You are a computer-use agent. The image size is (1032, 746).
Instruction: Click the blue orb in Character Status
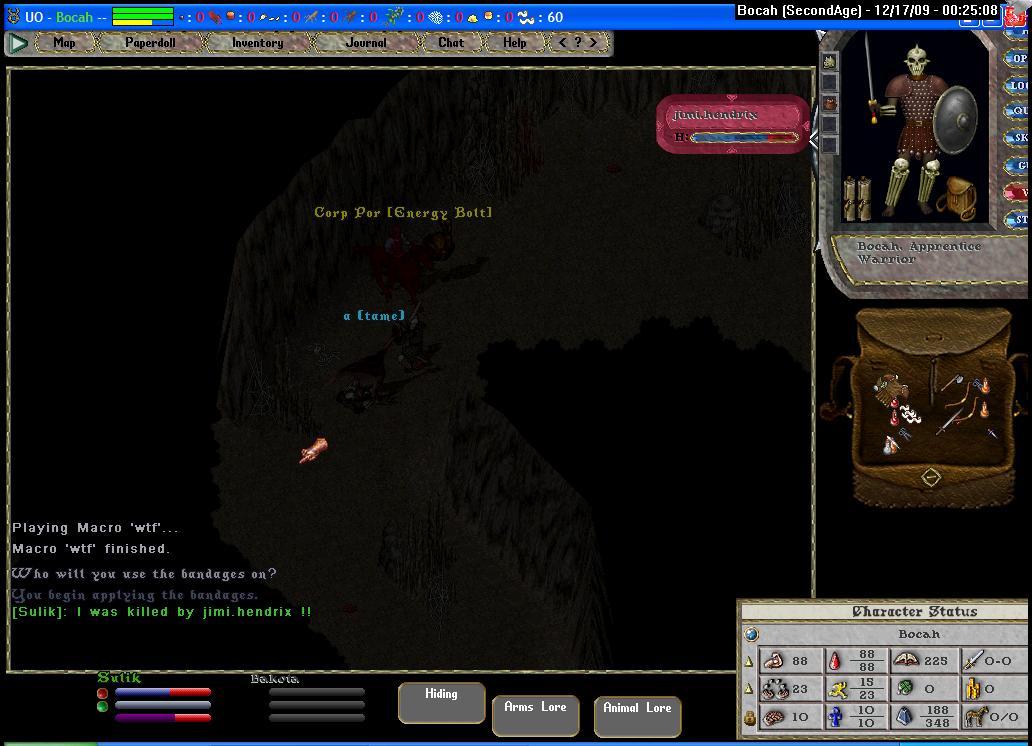click(752, 634)
